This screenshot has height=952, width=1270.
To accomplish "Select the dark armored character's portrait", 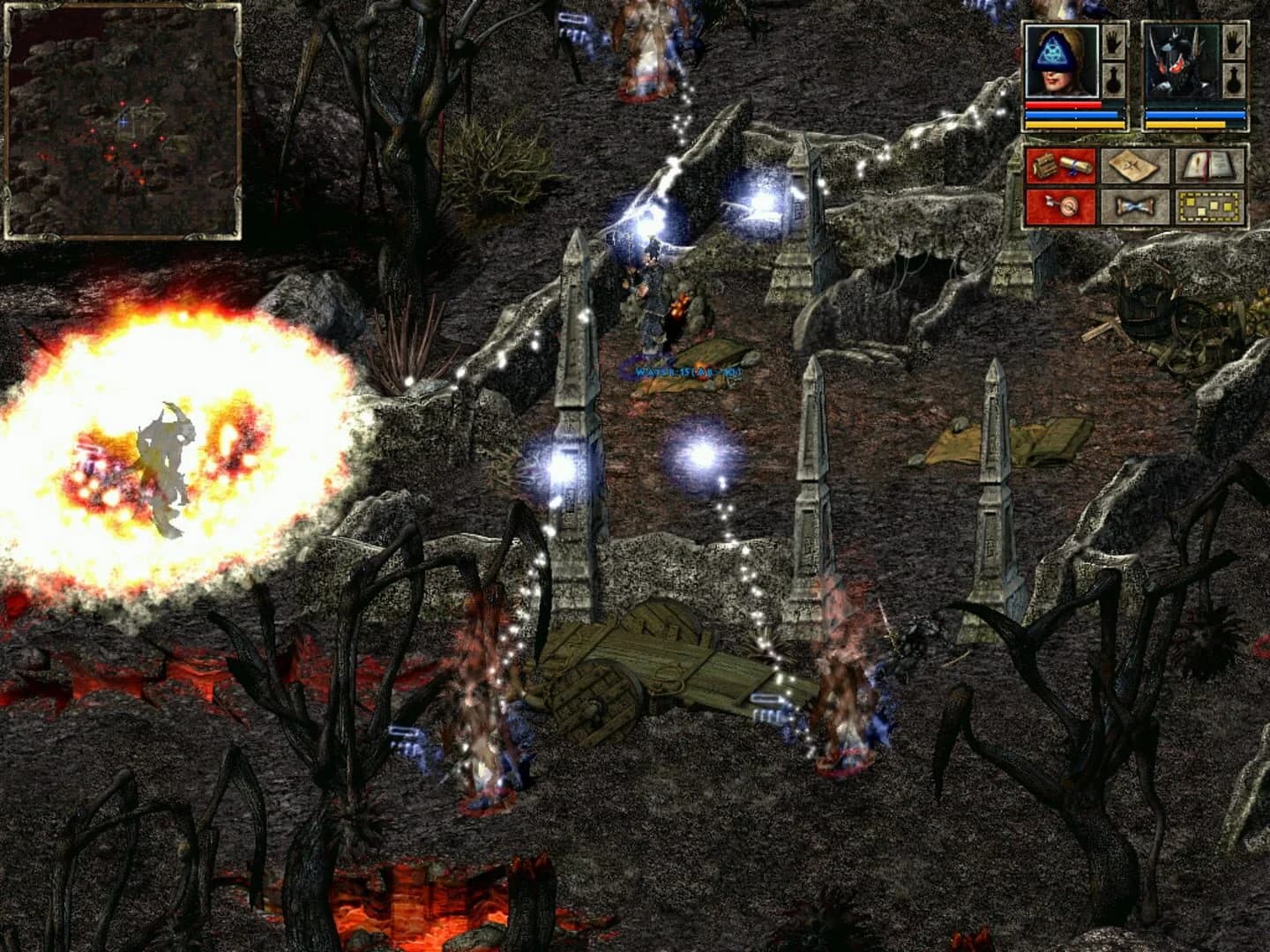I will (x=1182, y=59).
